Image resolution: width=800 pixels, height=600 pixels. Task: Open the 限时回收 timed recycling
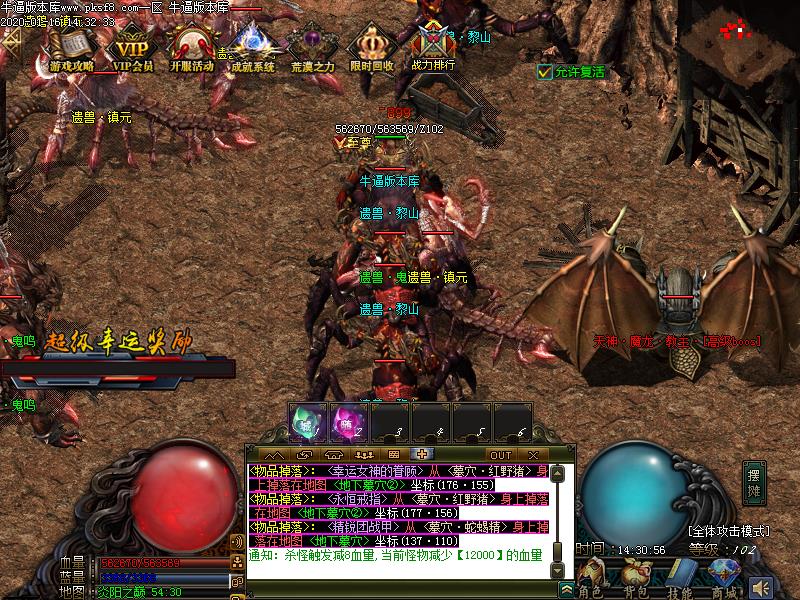(x=372, y=47)
